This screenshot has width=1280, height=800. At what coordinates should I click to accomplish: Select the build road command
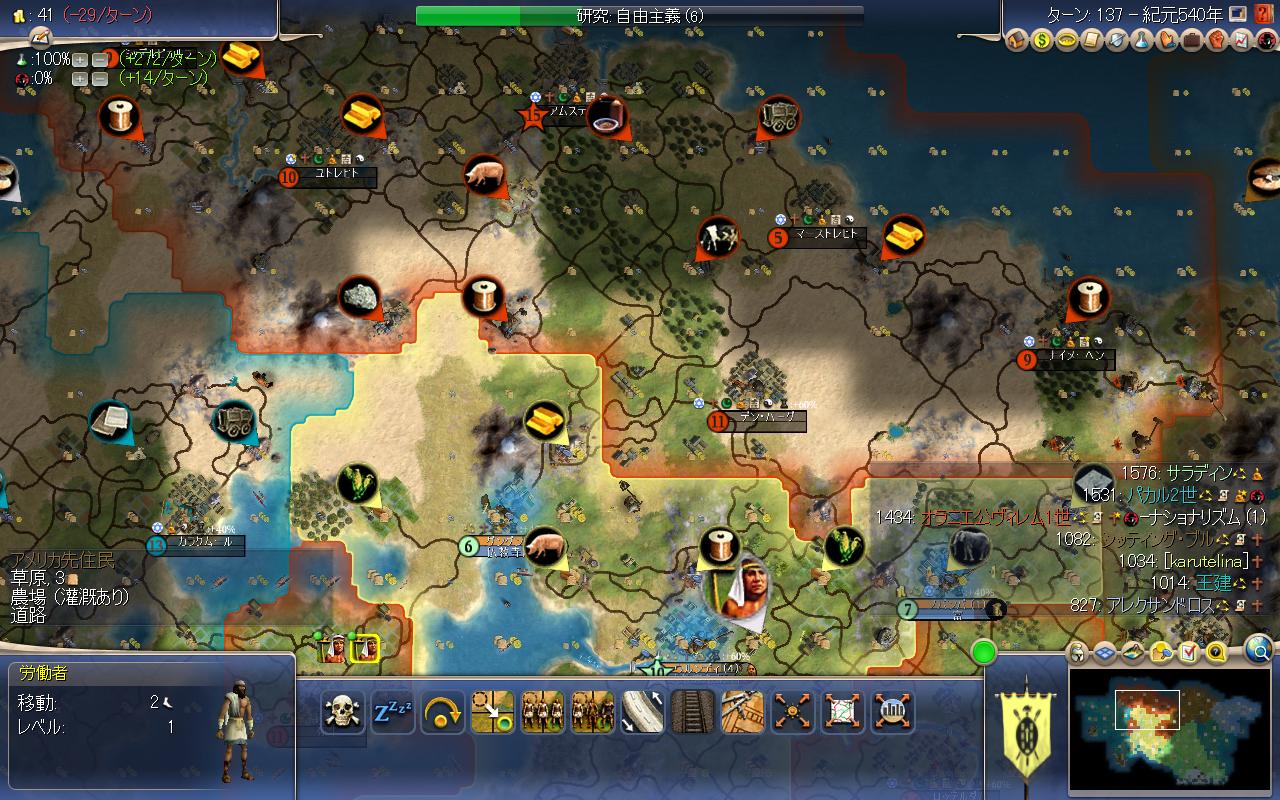pos(643,712)
